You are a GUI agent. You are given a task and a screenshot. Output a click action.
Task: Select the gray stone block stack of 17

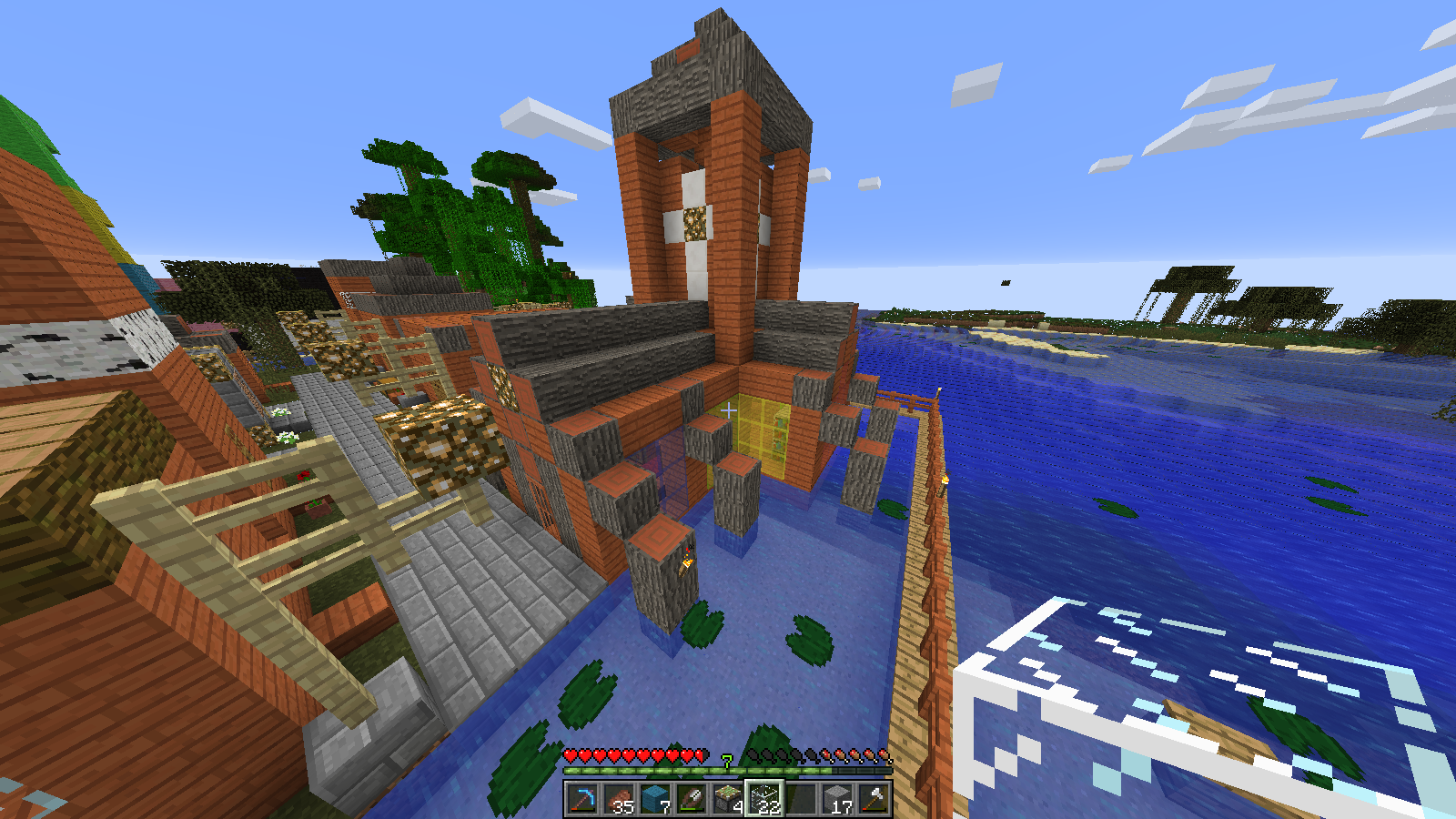click(837, 800)
